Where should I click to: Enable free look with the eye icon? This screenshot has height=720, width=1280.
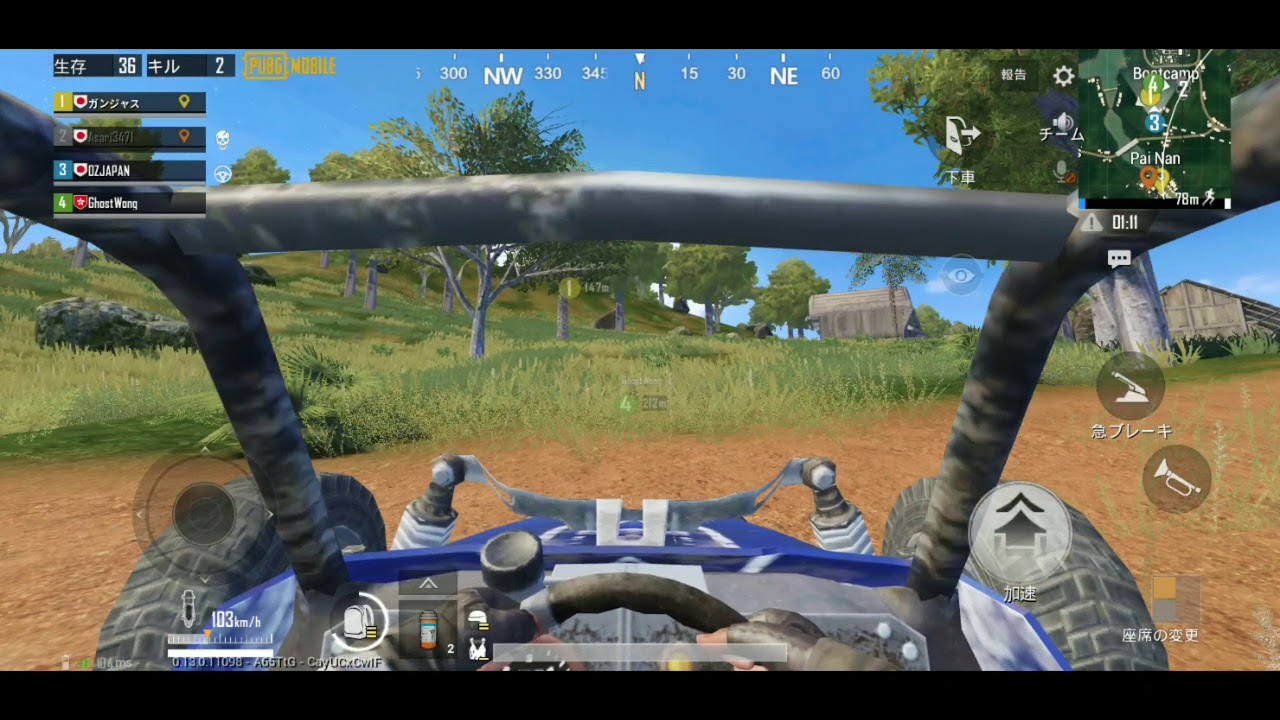[x=961, y=277]
